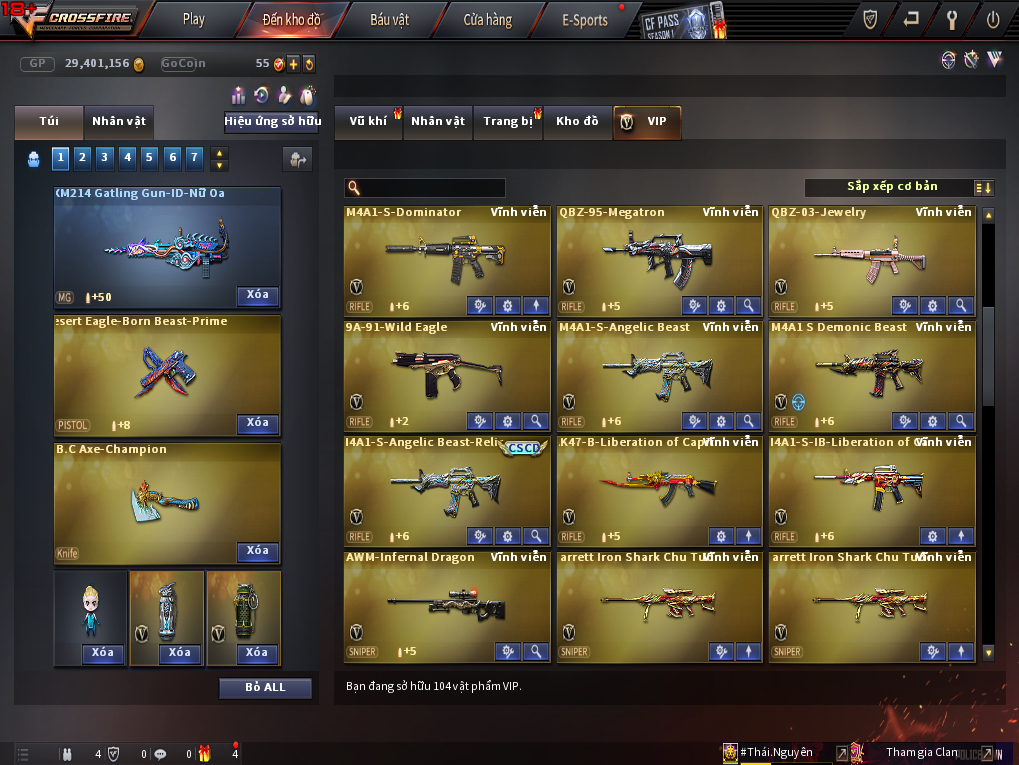The width and height of the screenshot is (1019, 765).
Task: Select the Kho đồ tab
Action: (577, 122)
